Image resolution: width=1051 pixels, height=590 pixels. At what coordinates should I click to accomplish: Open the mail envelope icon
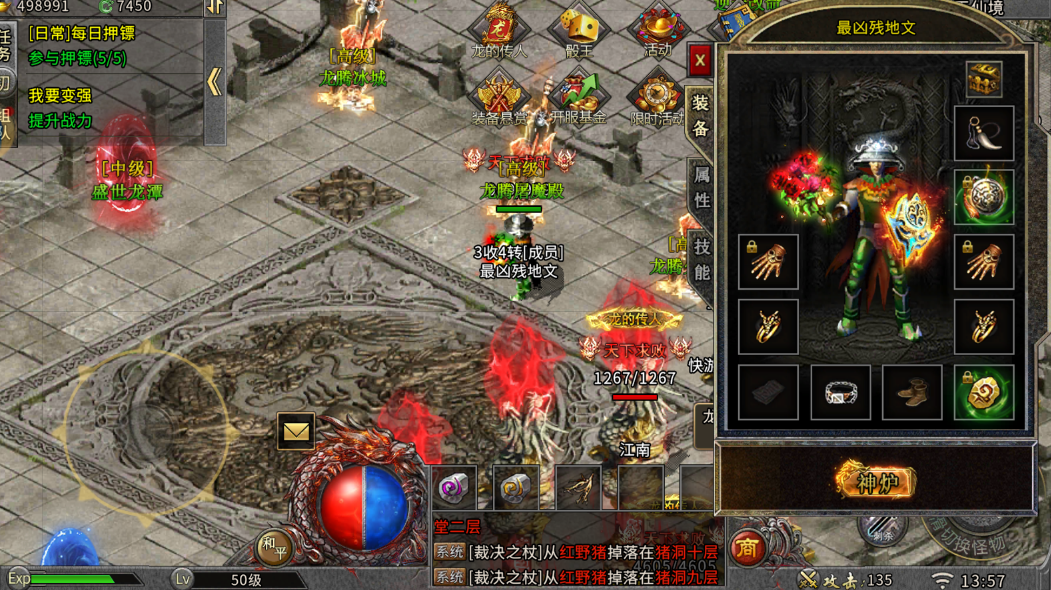pos(296,431)
